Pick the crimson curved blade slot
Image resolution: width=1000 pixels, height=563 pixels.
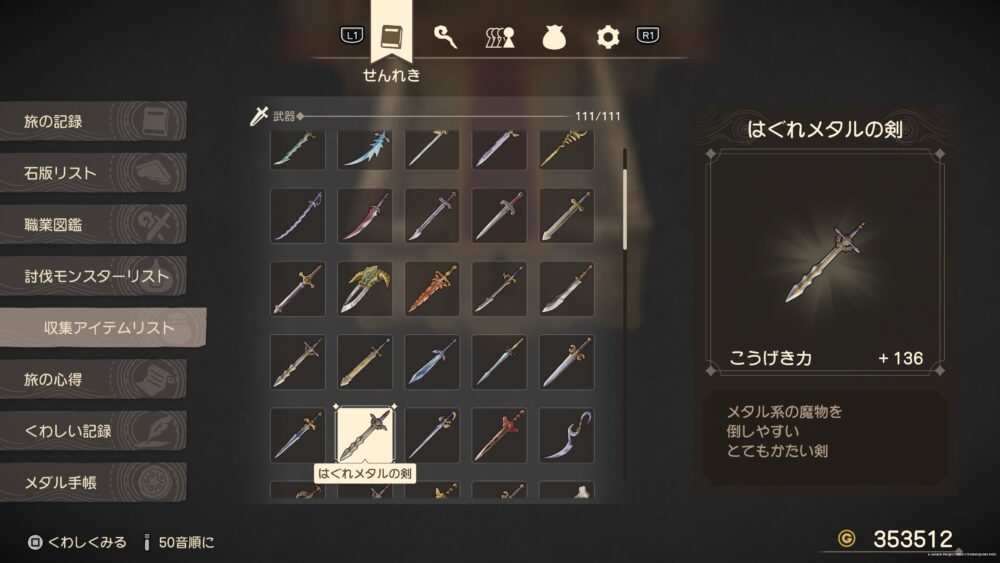tap(365, 216)
